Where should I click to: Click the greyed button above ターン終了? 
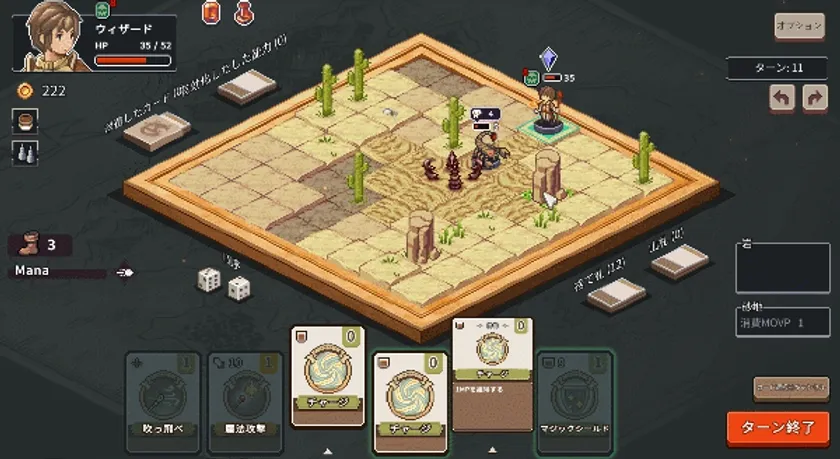(x=790, y=388)
